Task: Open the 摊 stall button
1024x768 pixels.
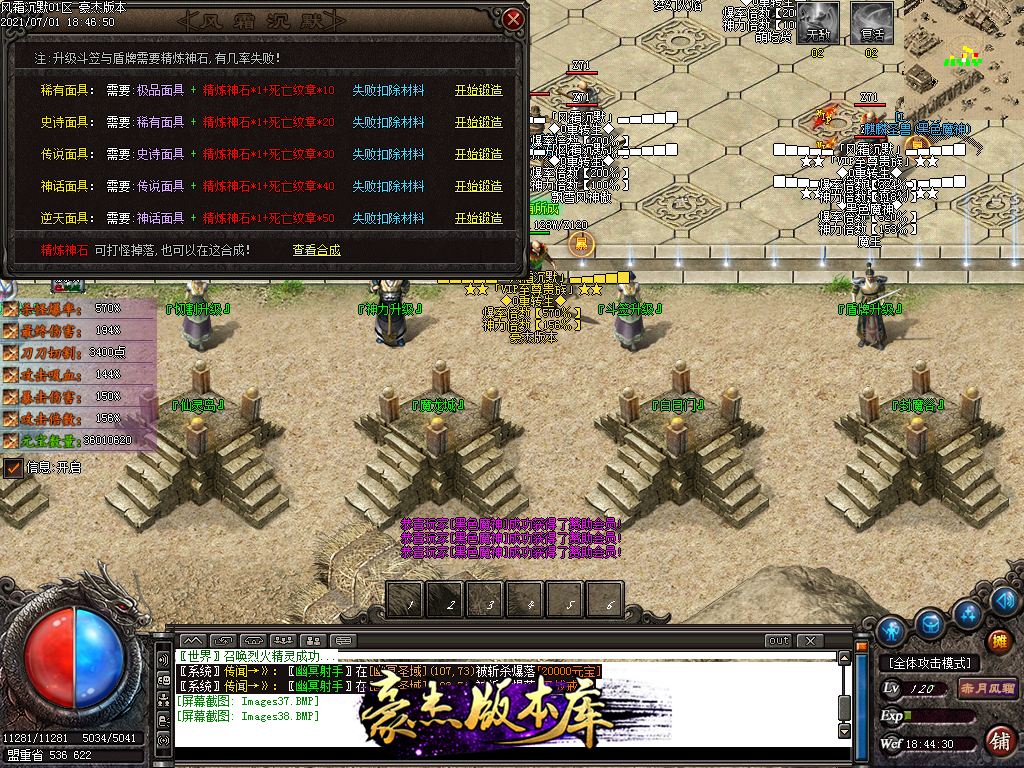Action: (x=998, y=640)
